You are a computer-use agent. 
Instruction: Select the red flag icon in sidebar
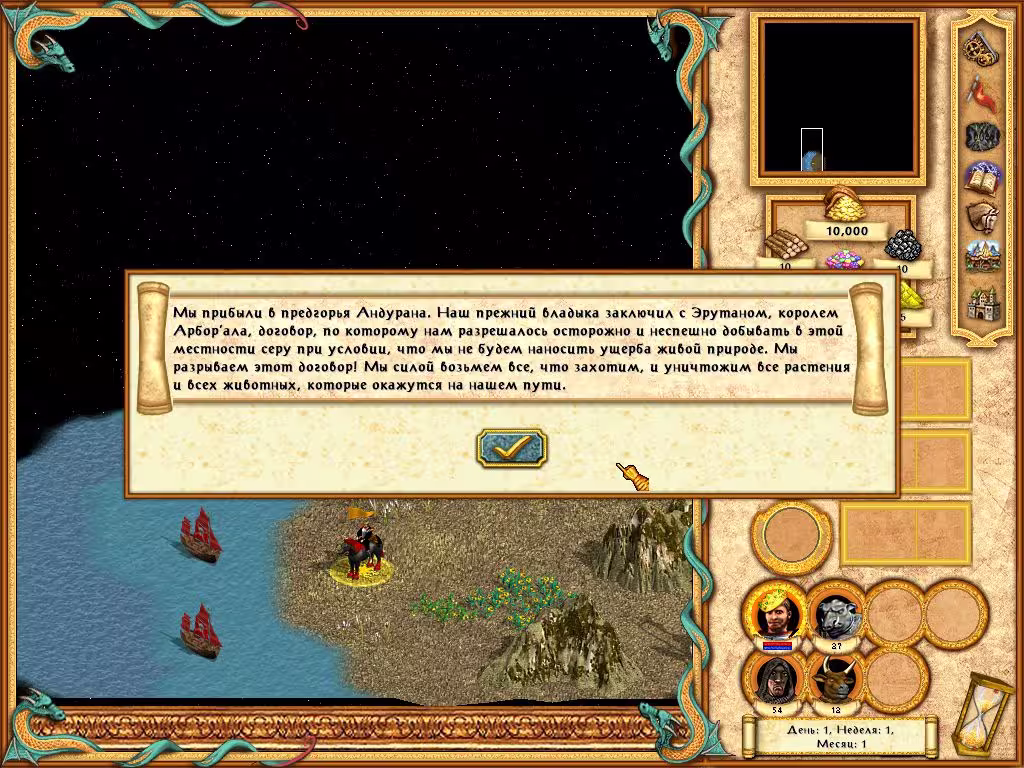978,90
